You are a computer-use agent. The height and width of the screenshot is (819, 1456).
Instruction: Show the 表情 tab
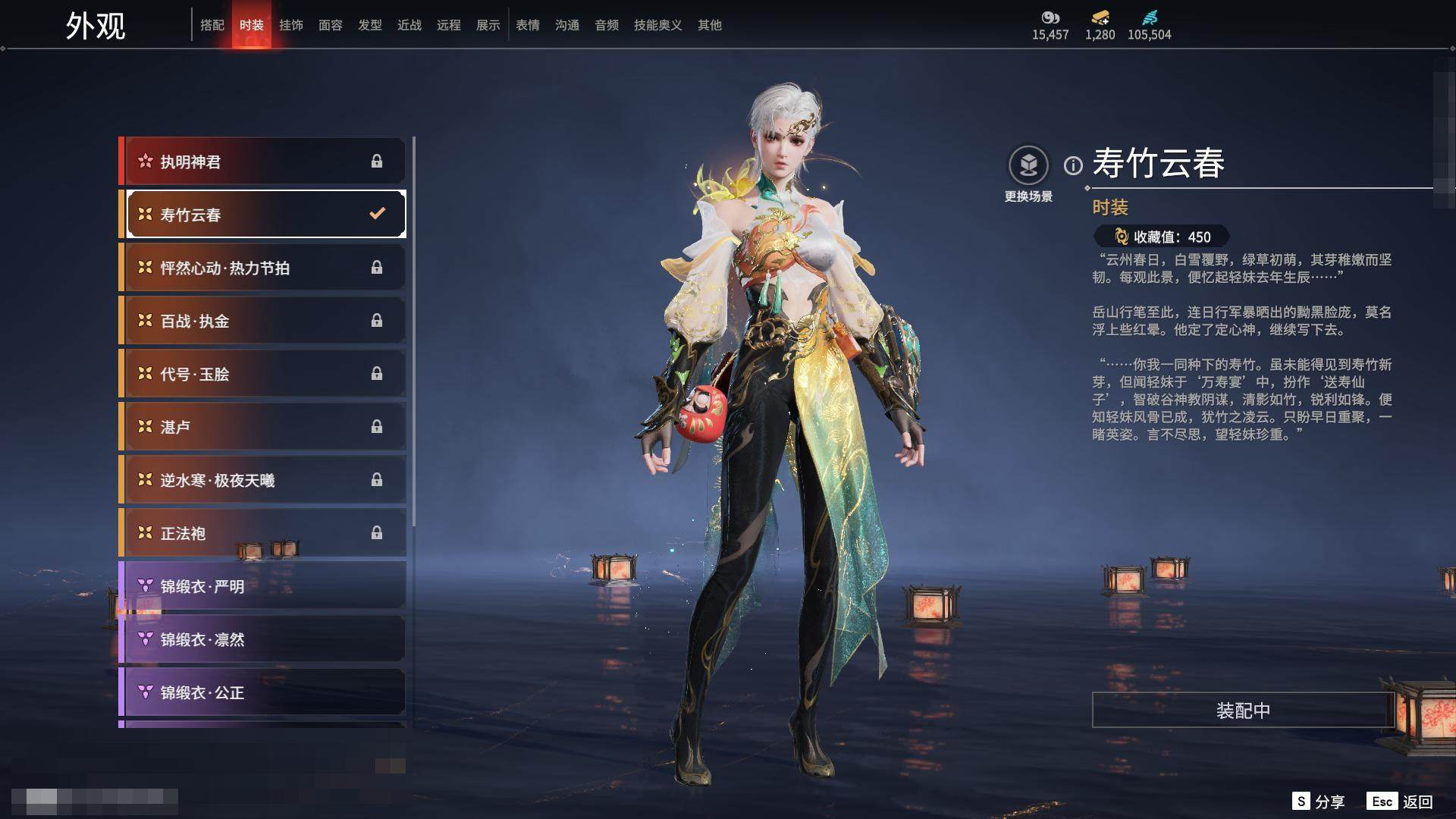tap(528, 25)
